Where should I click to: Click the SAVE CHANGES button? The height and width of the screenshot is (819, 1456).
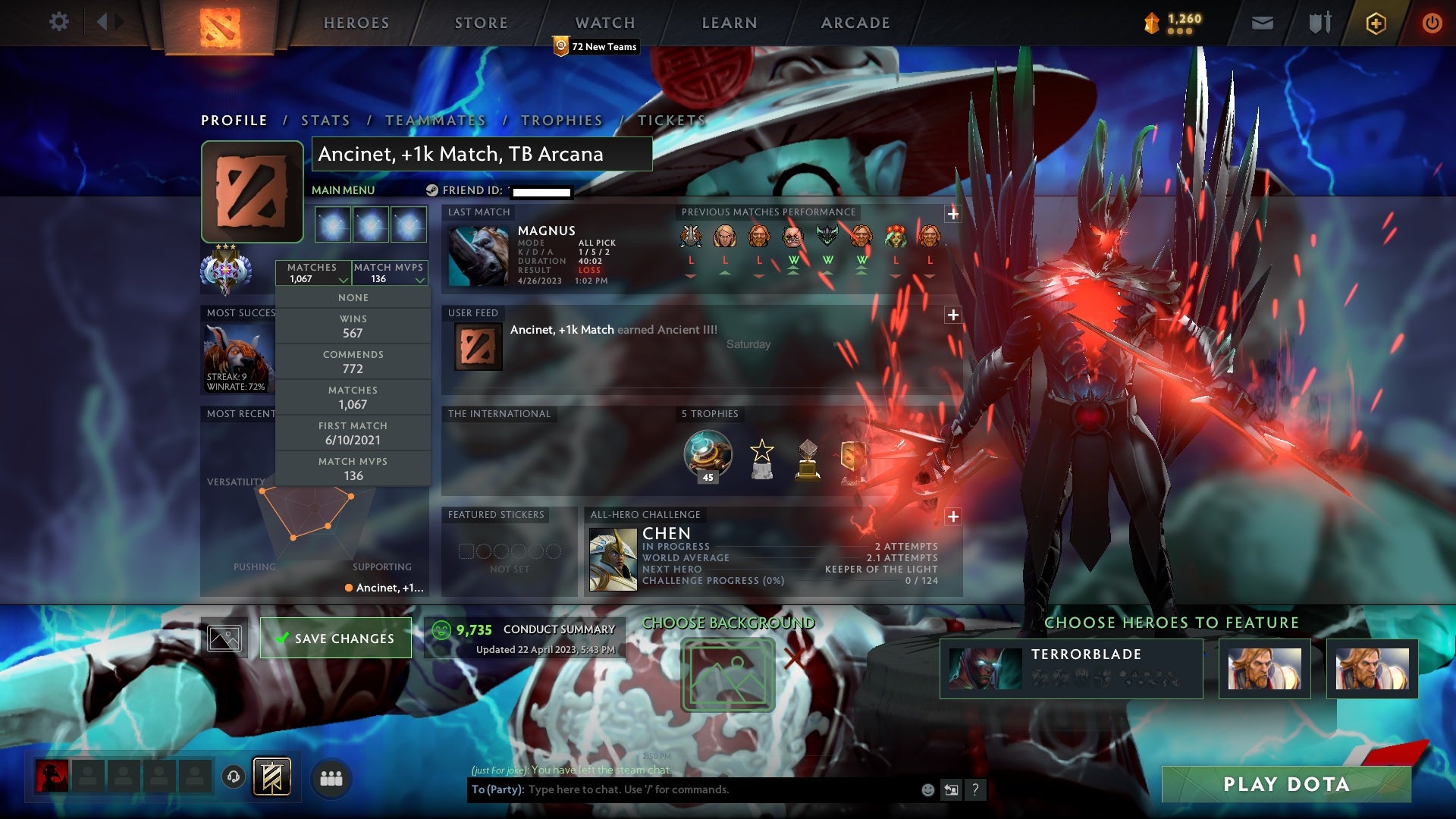tap(335, 638)
